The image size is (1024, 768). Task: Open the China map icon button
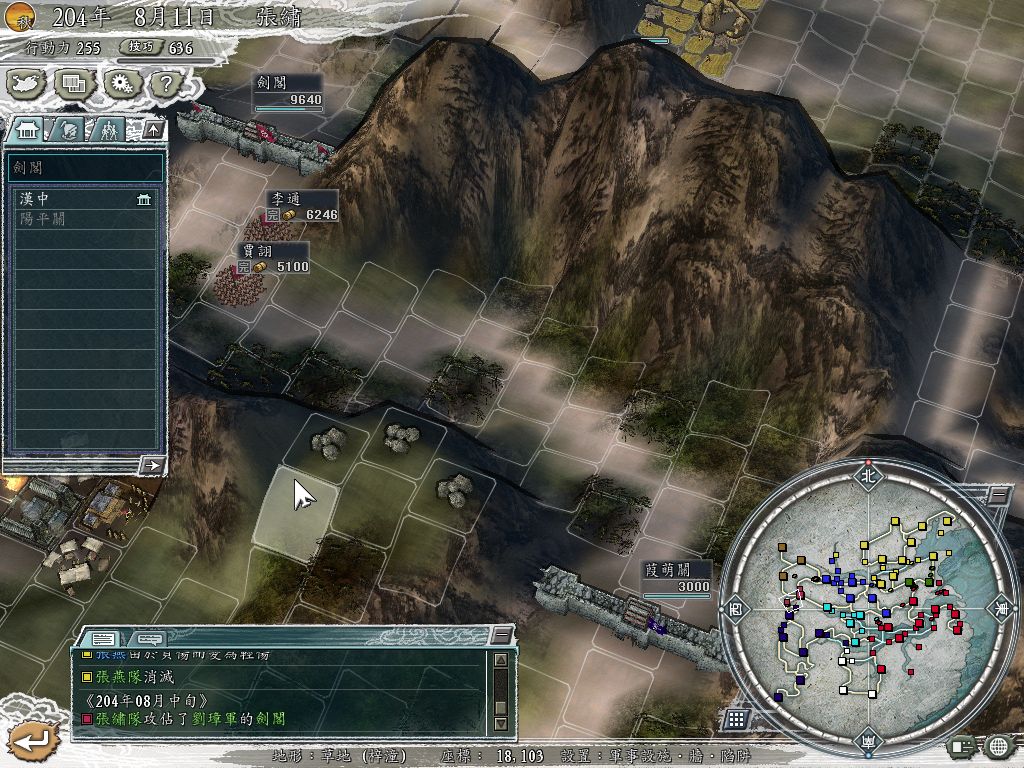click(x=26, y=83)
